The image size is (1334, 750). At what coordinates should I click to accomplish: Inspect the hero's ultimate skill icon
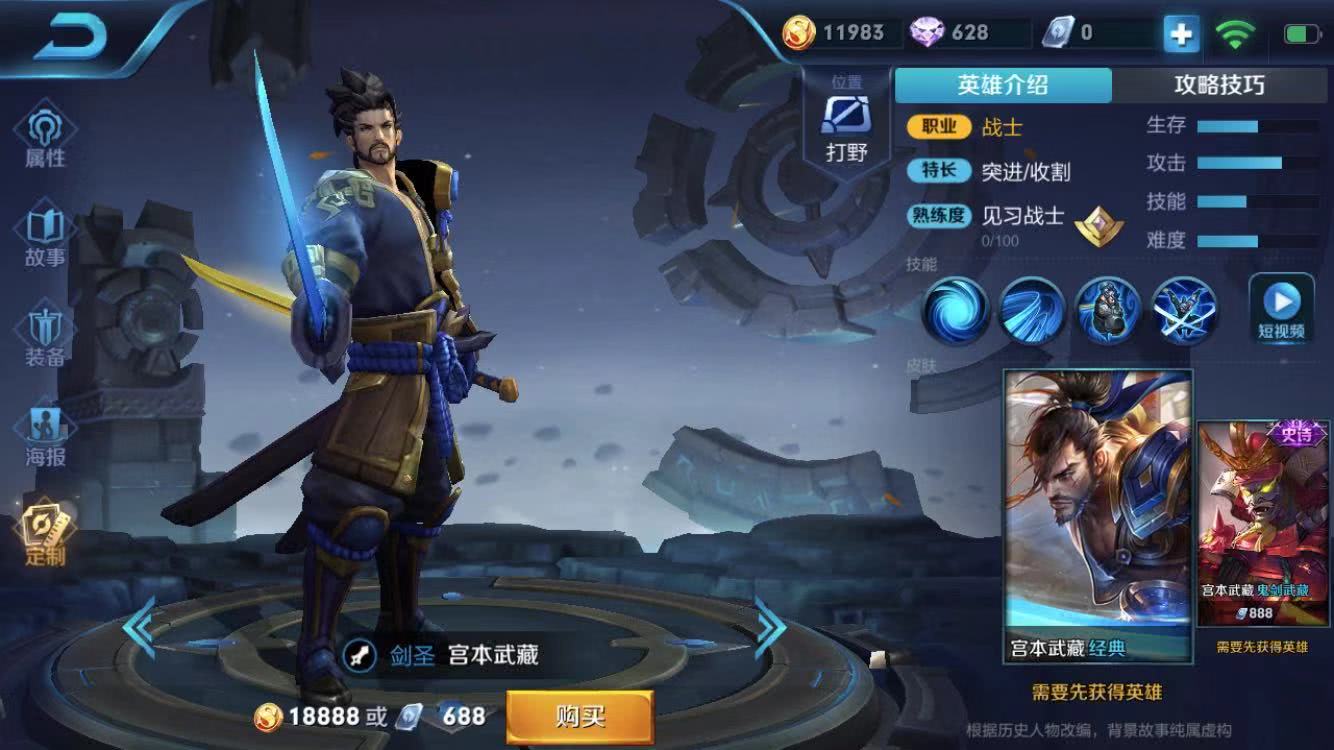(1184, 312)
